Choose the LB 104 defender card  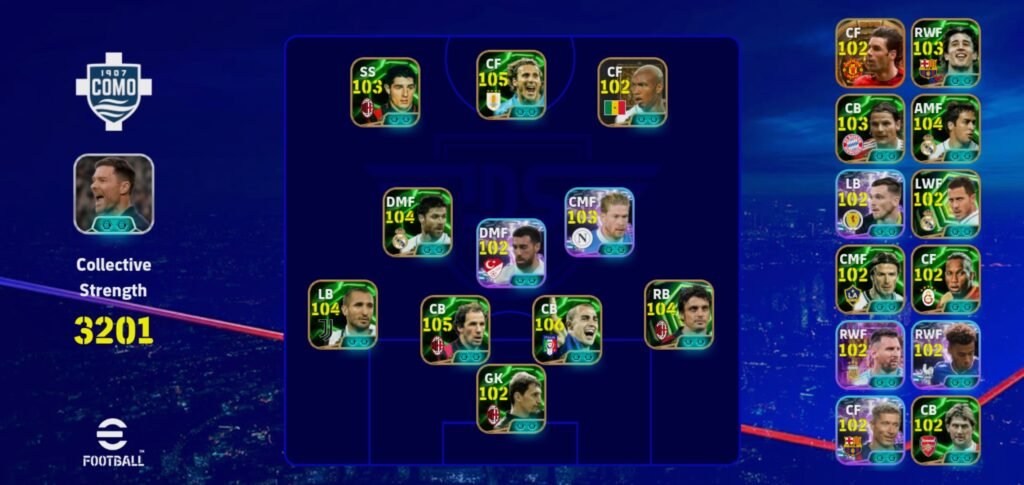click(x=342, y=314)
